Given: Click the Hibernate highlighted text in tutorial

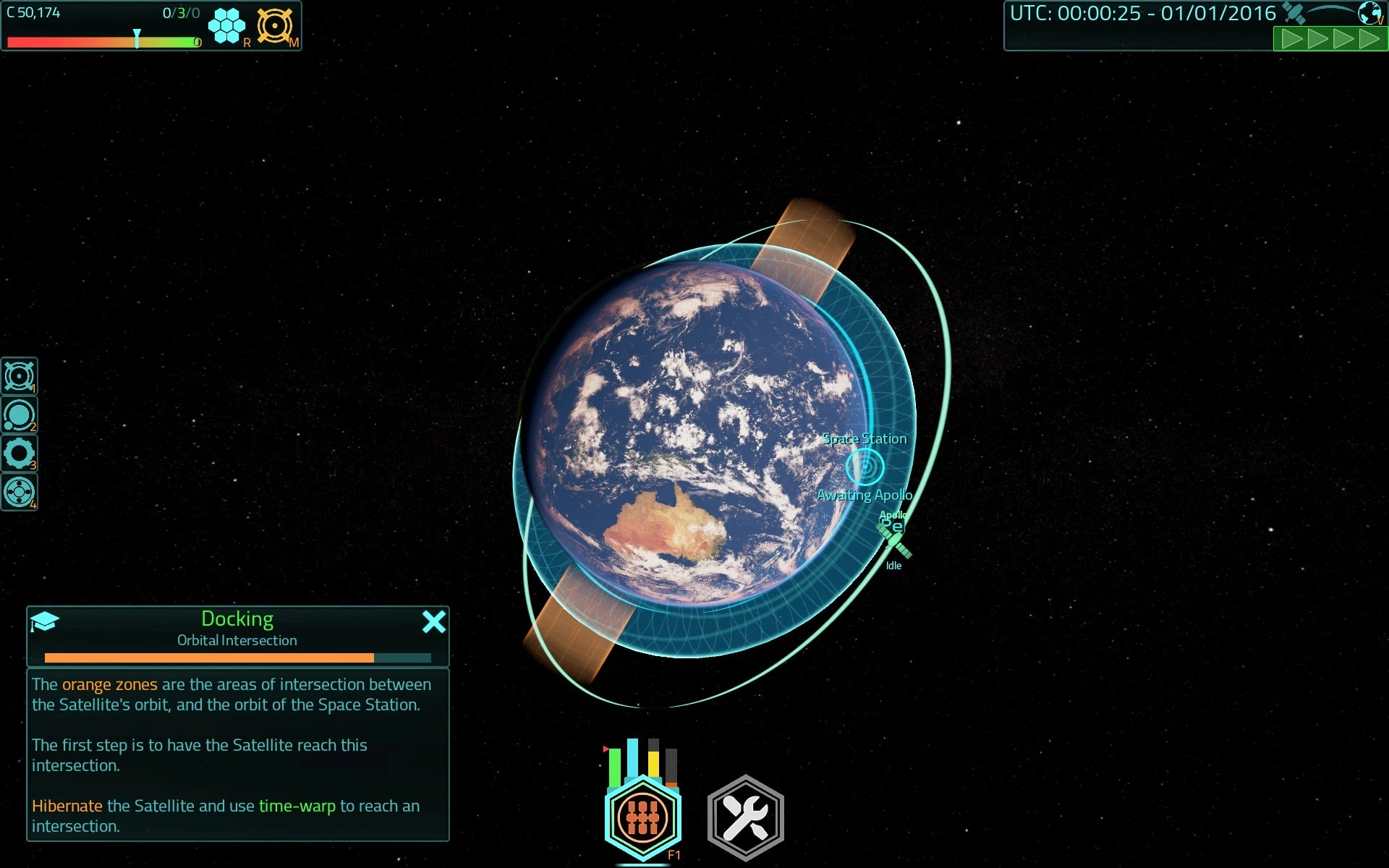Looking at the screenshot, I should click(67, 805).
